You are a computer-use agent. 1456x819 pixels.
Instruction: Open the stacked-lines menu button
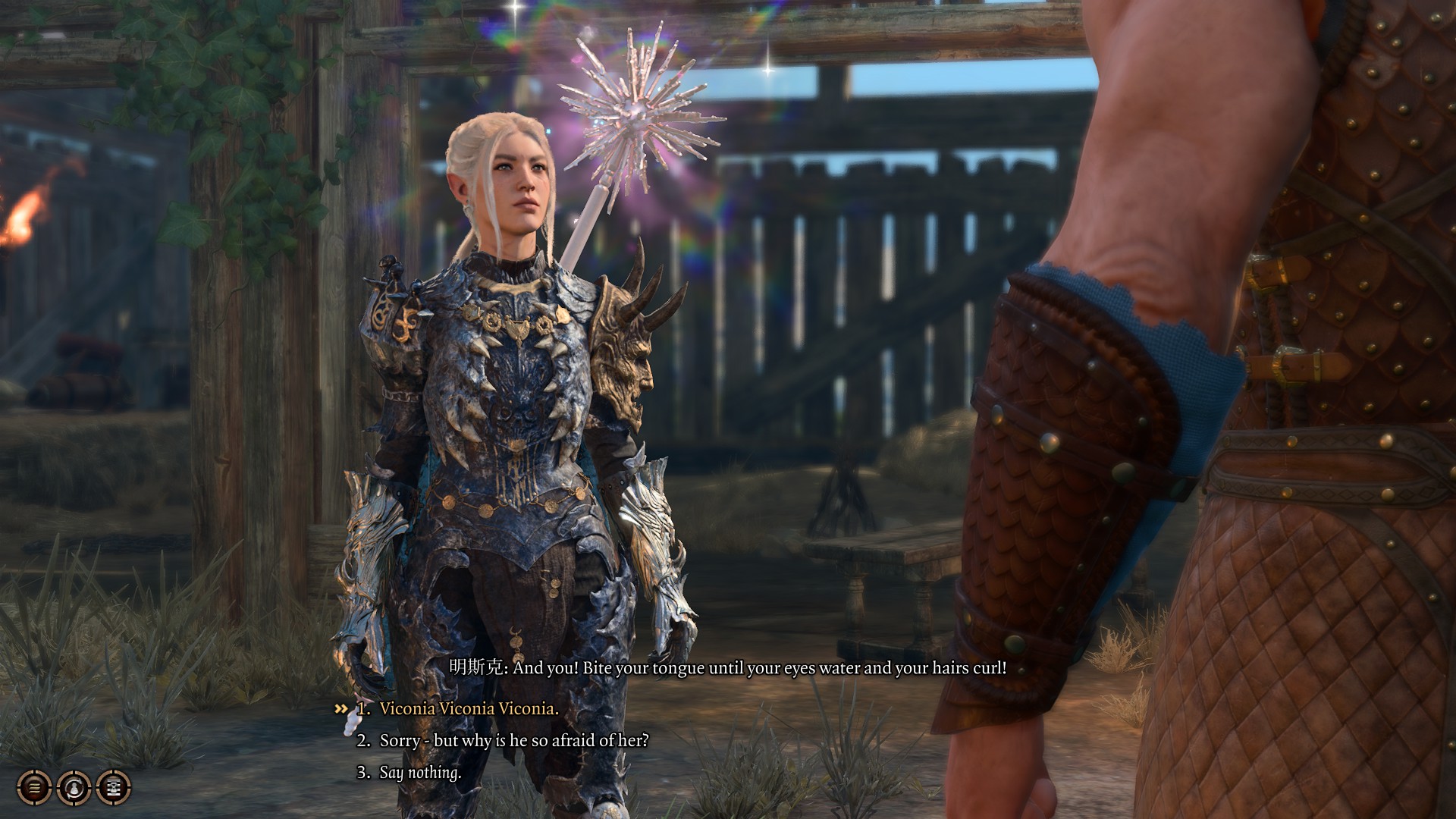35,787
